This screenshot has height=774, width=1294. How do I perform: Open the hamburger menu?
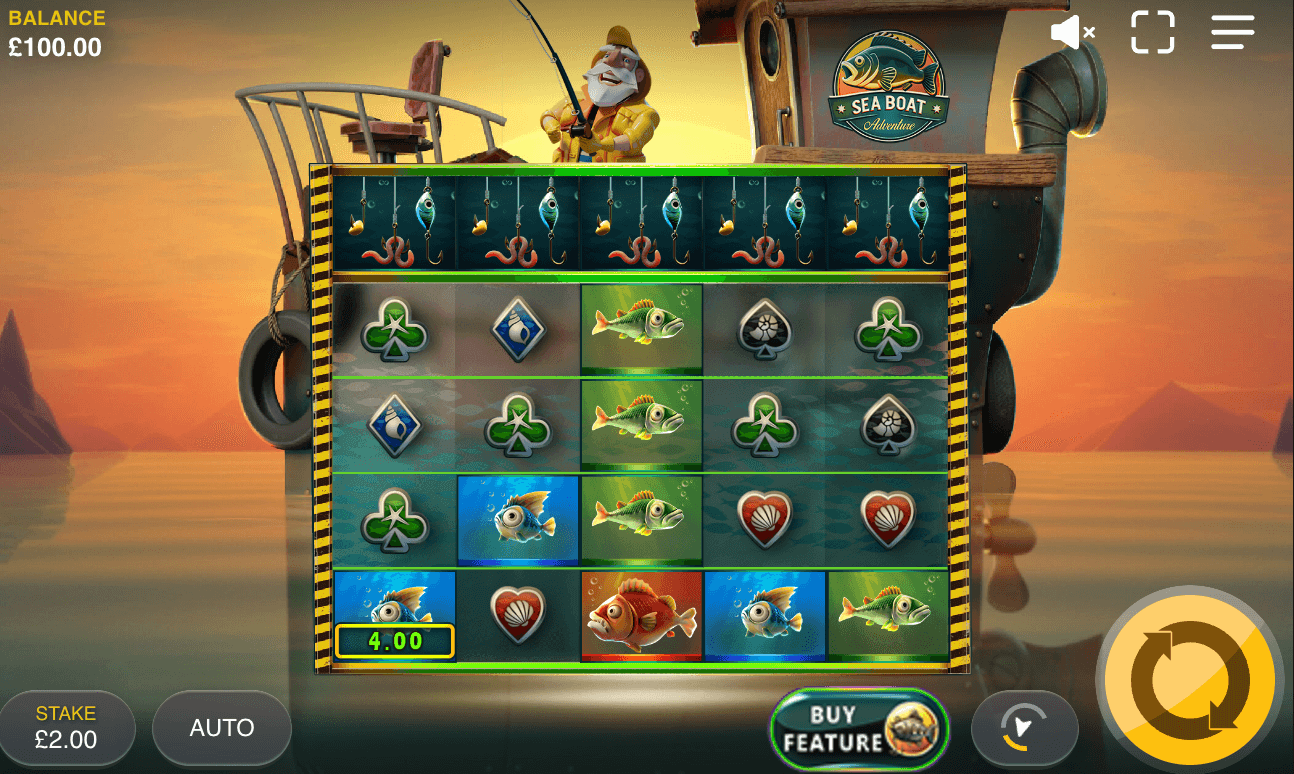tap(1232, 32)
